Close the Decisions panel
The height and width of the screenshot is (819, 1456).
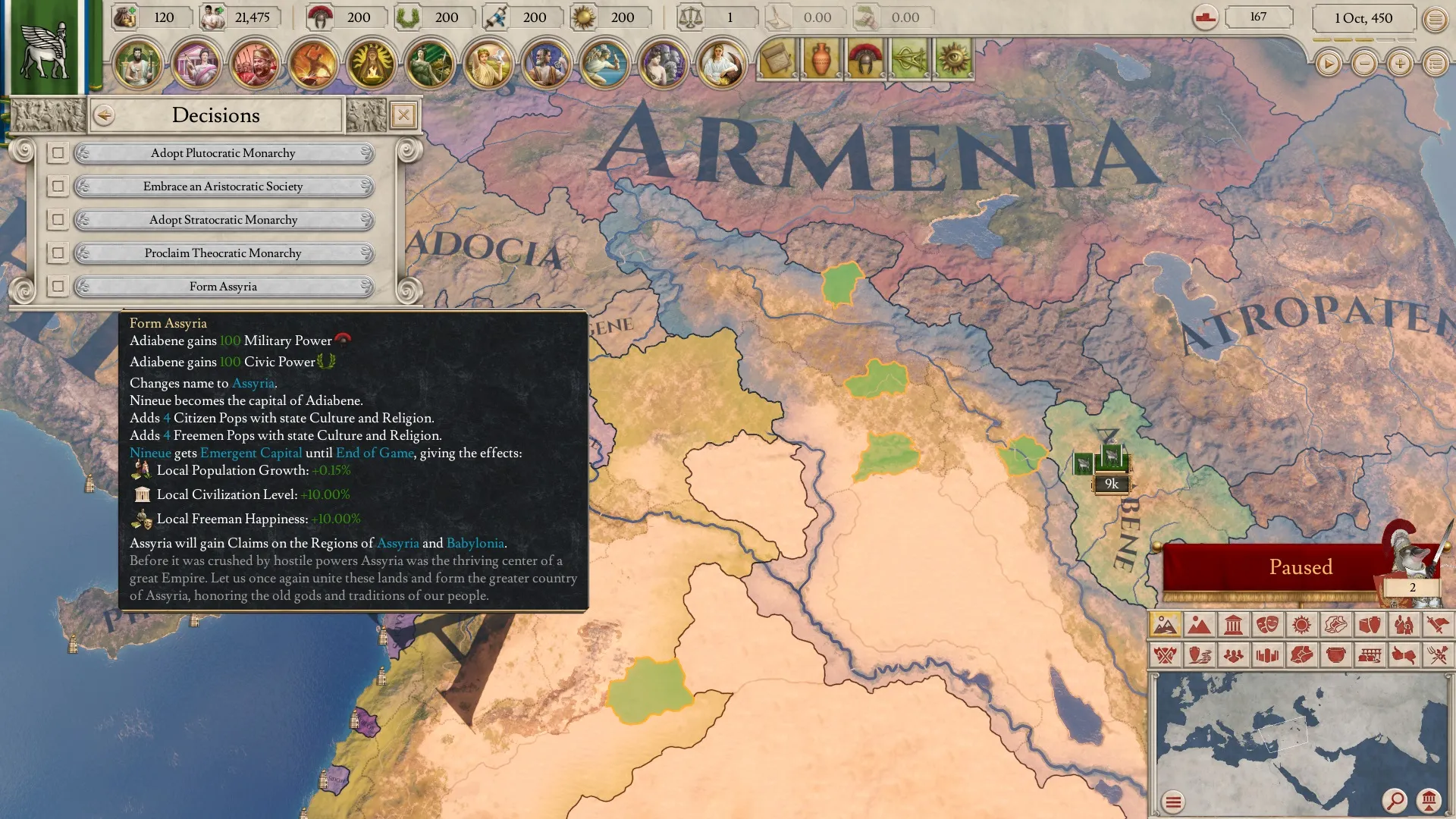click(403, 115)
